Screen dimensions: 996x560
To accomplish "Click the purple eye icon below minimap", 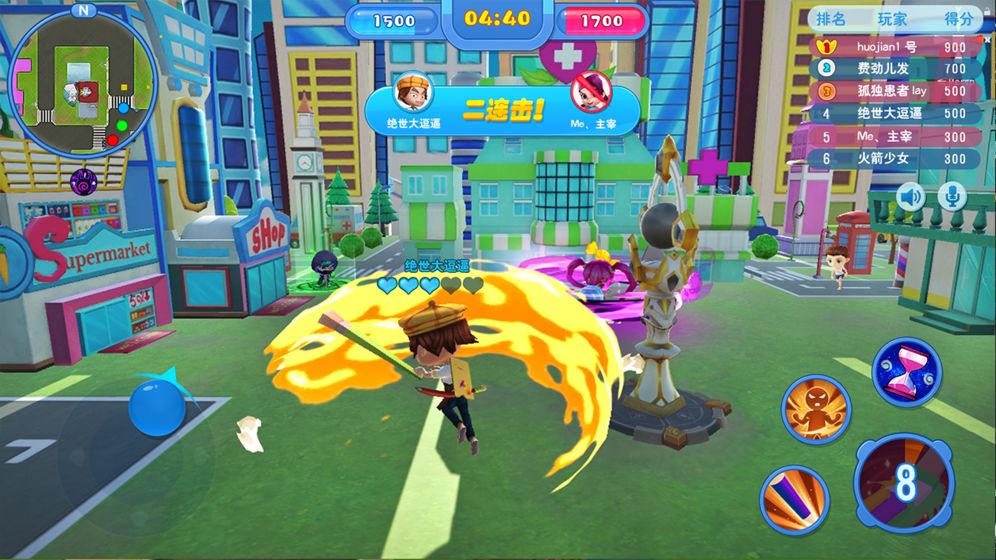I will pos(83,181).
